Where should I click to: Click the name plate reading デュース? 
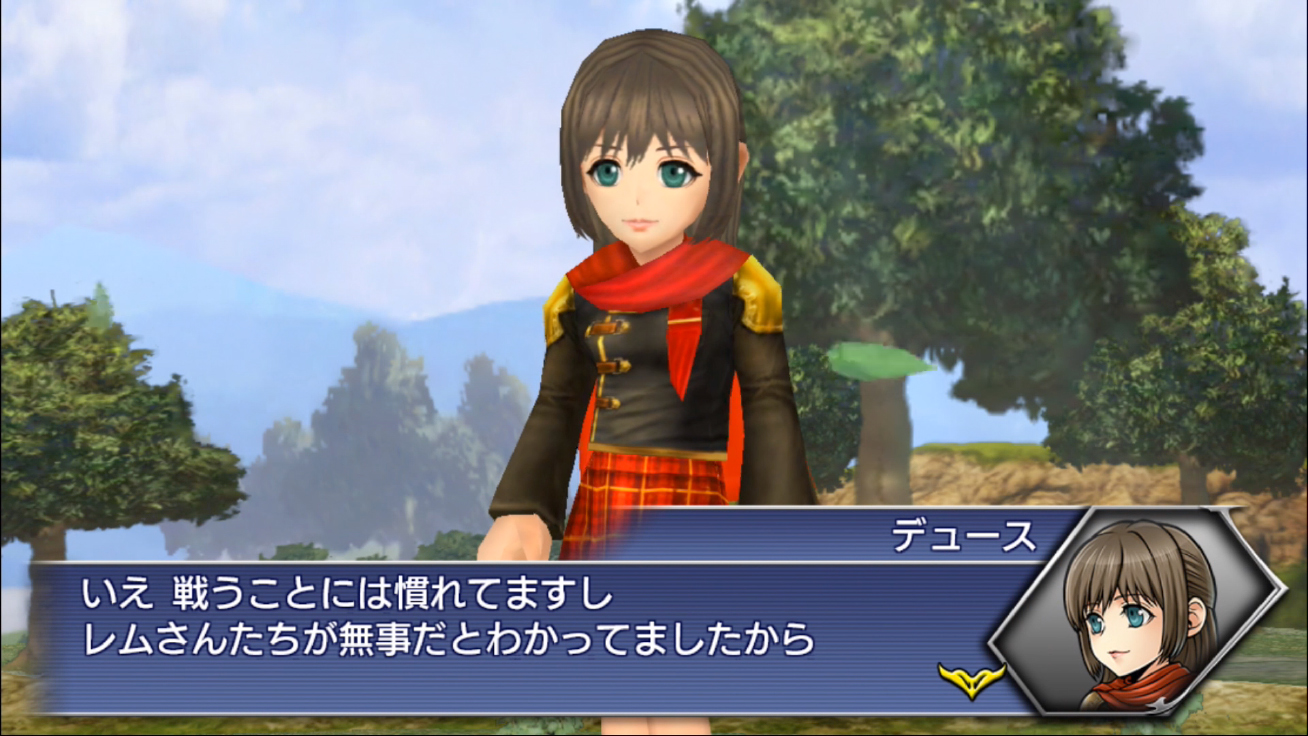[x=963, y=535]
